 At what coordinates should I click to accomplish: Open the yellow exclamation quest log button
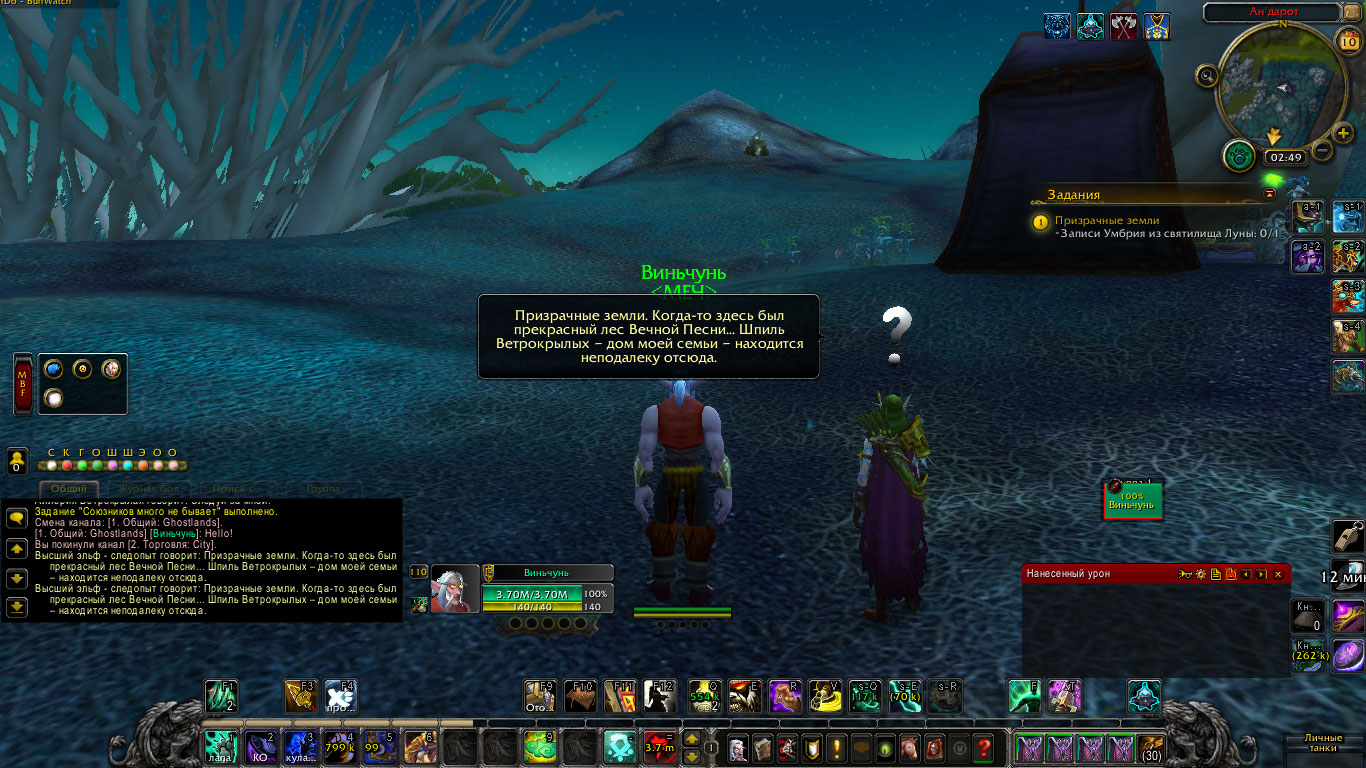tap(836, 747)
